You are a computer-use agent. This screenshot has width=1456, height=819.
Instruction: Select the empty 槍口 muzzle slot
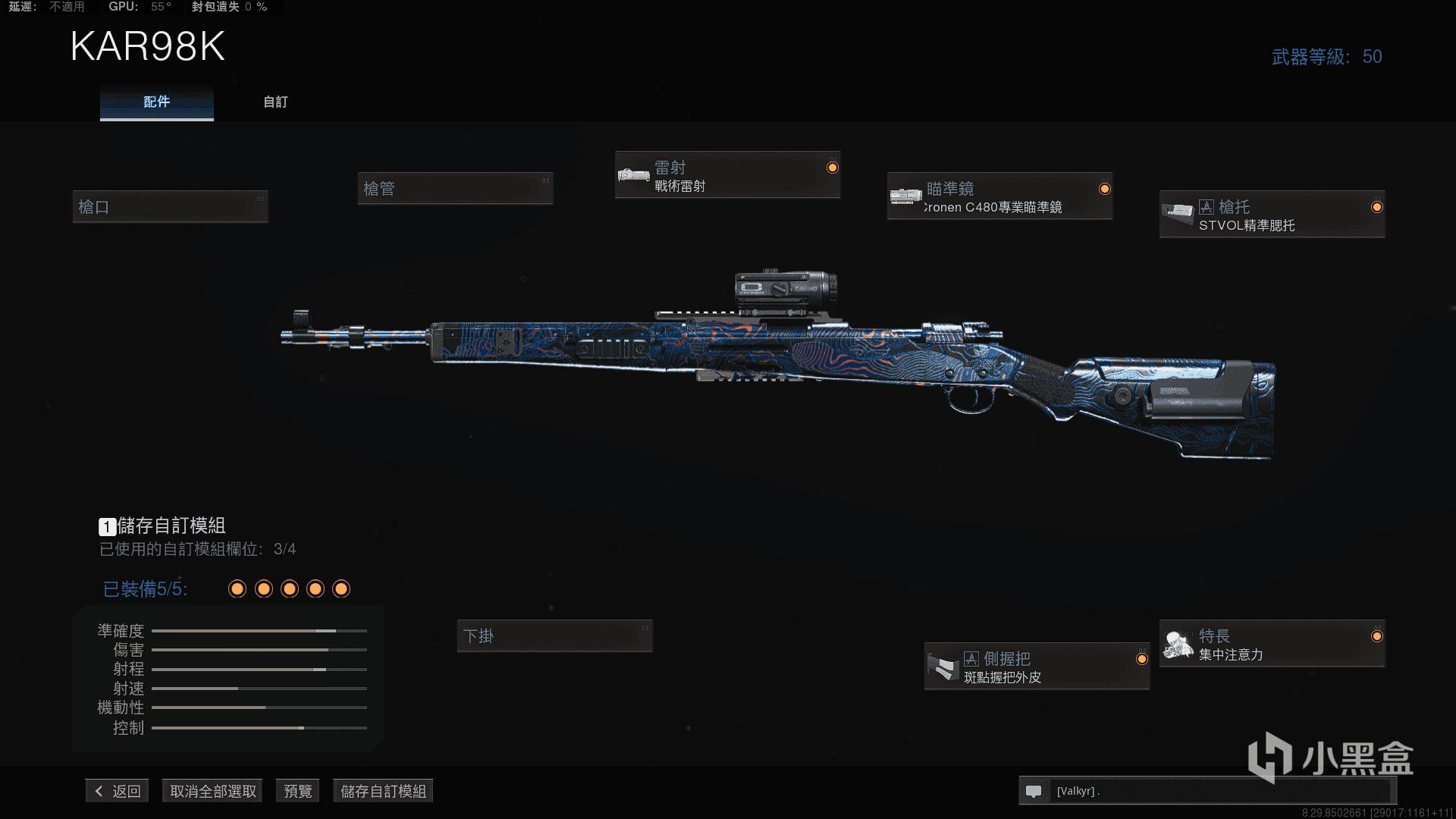pos(170,207)
